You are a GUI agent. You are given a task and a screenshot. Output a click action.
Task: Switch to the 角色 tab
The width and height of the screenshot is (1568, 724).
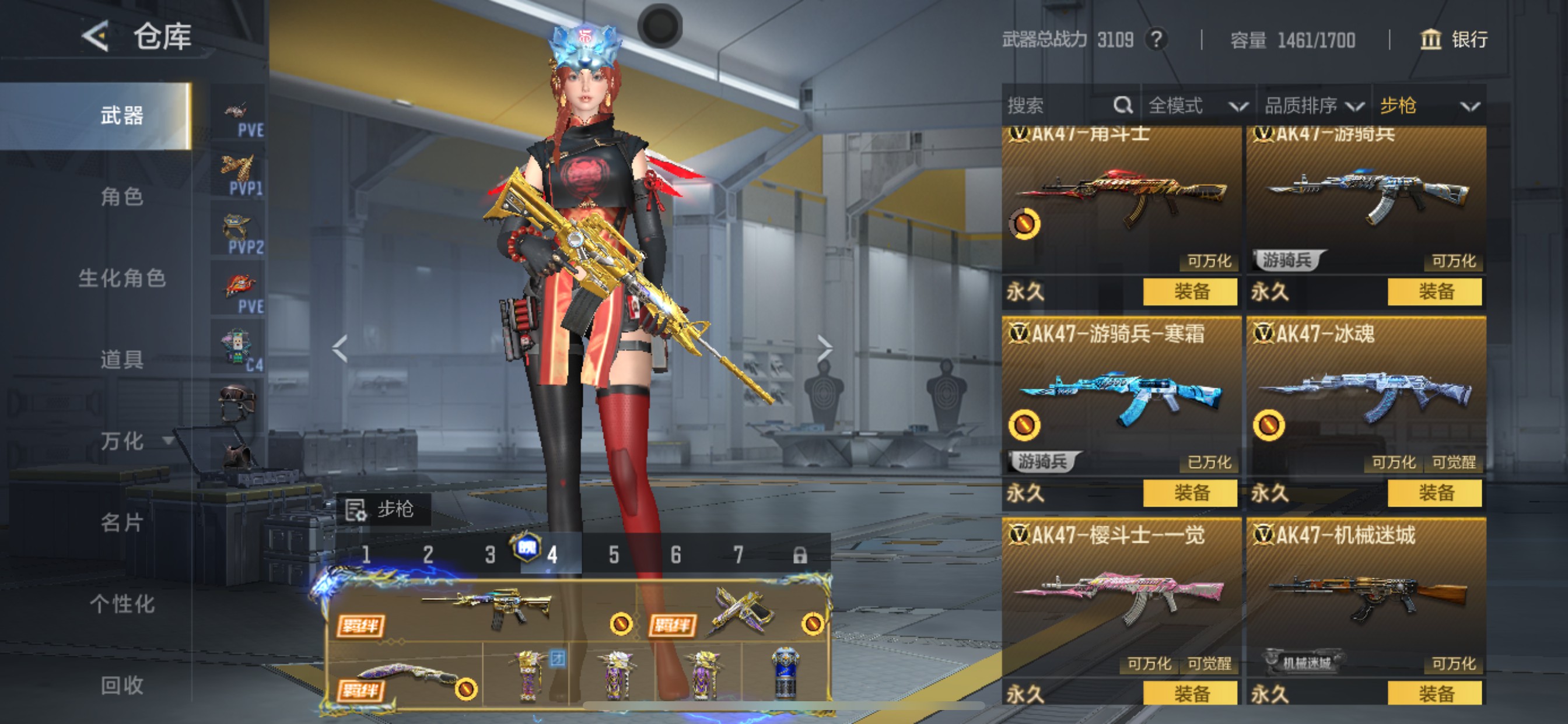point(122,196)
